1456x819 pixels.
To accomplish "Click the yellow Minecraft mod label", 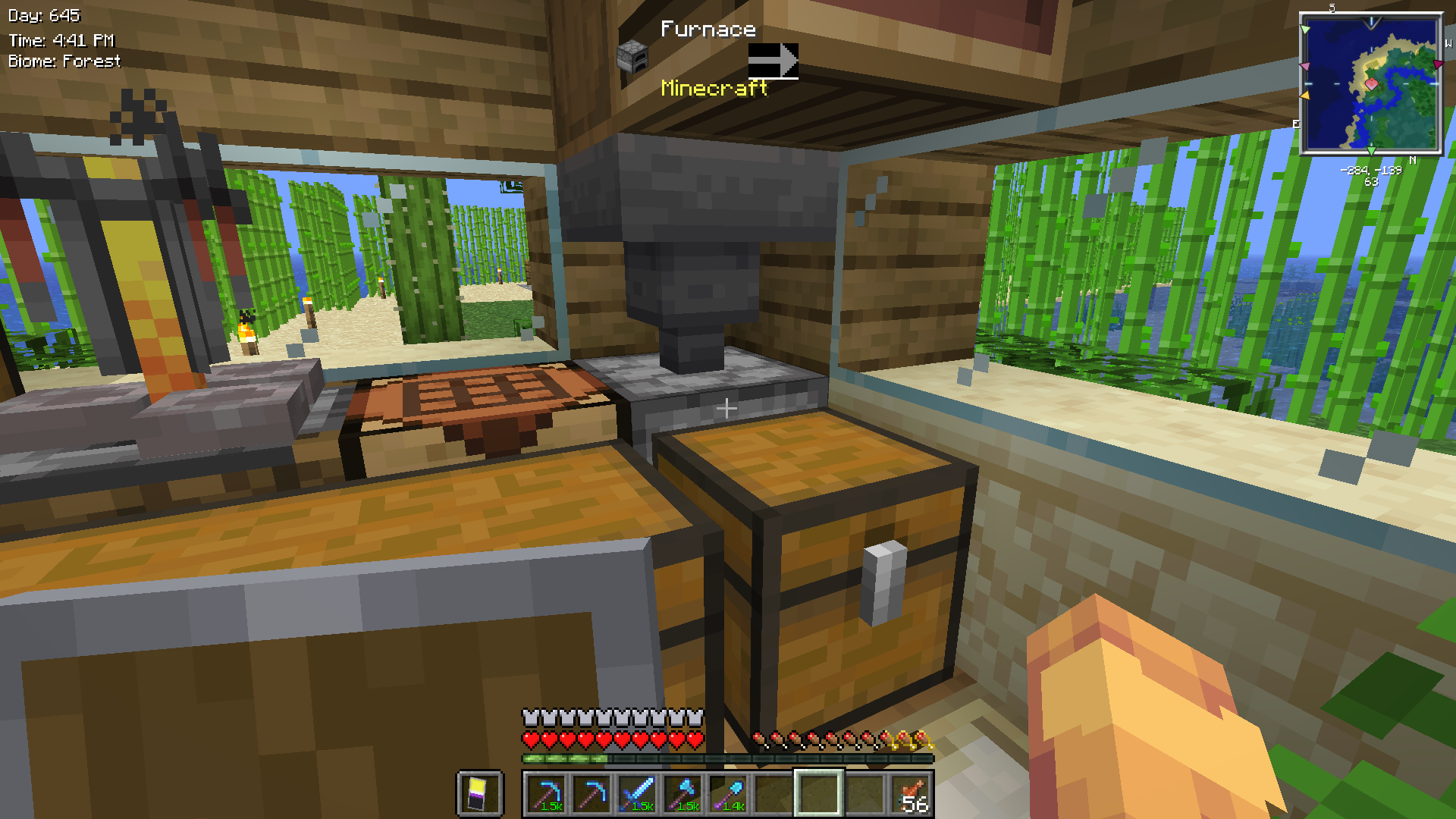I will pos(714,89).
